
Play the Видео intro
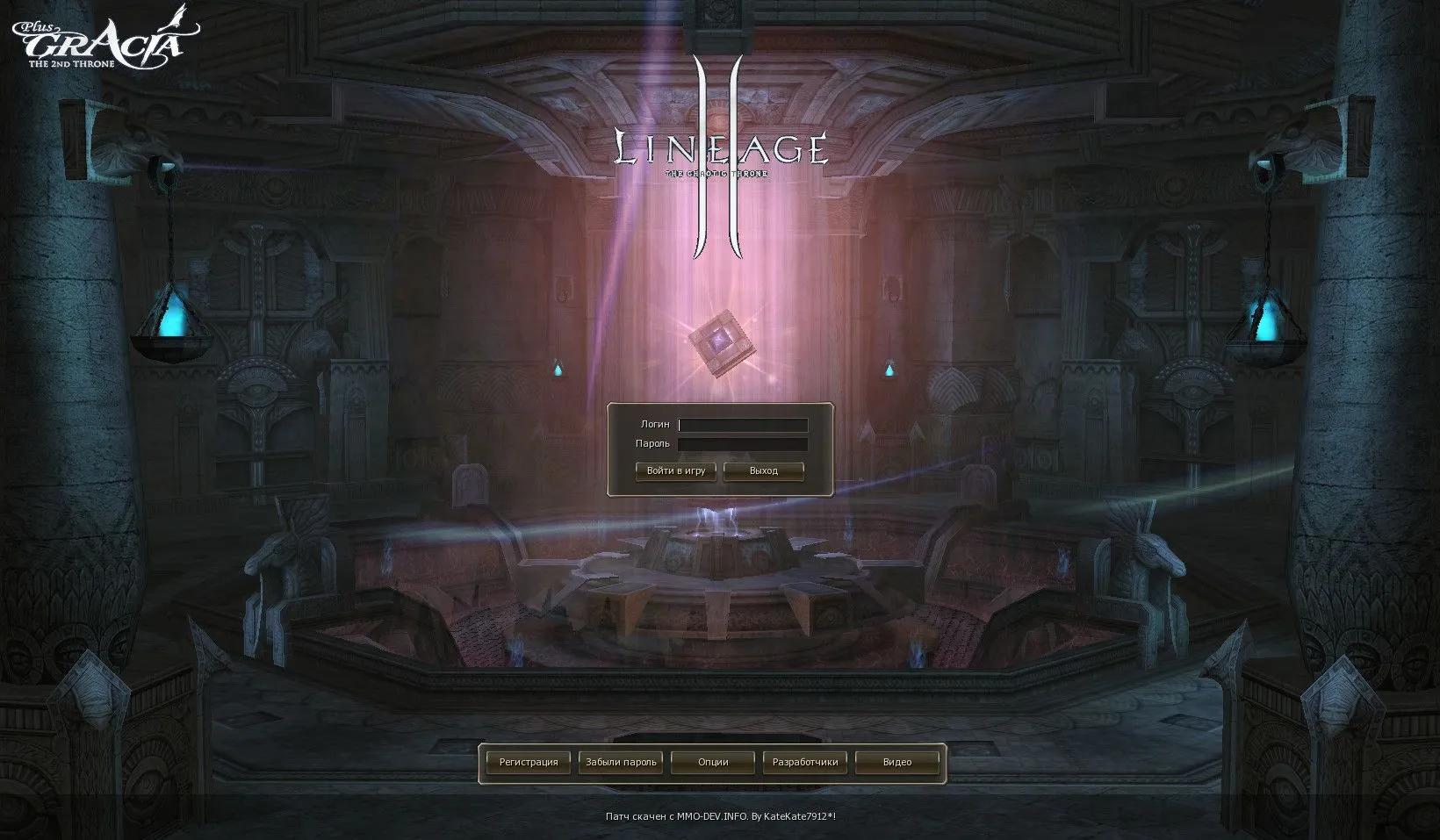(x=897, y=763)
